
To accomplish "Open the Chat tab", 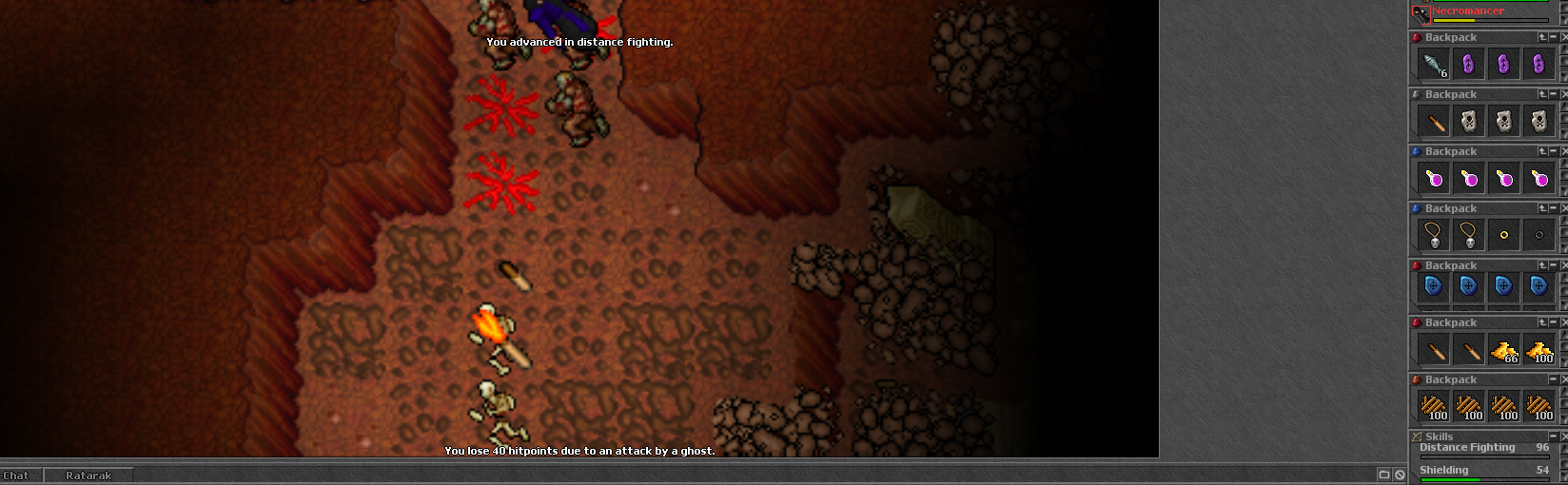I will click(x=16, y=475).
